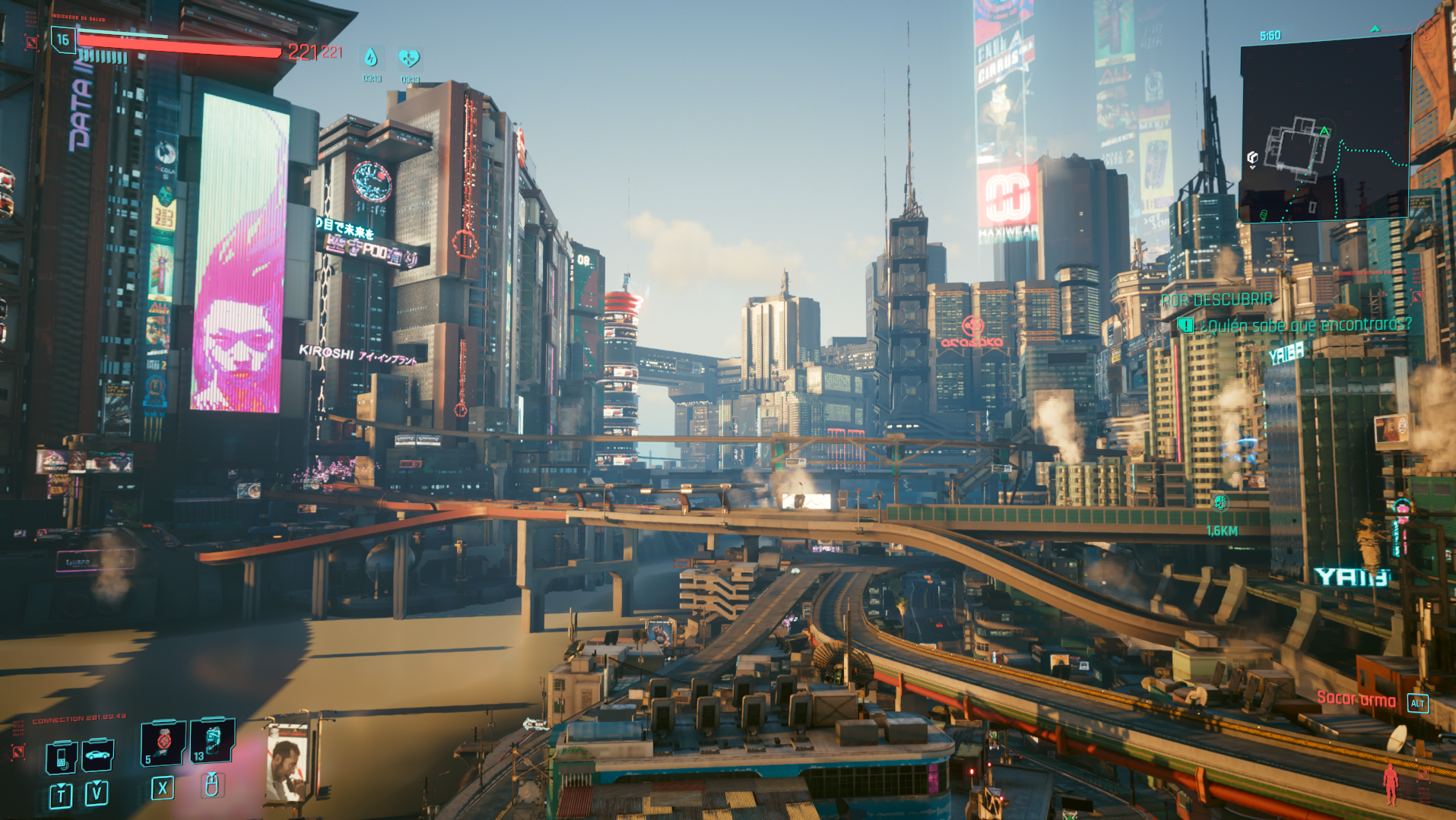Use the grenade slot with 5 left
The image size is (1456, 820).
click(x=163, y=742)
